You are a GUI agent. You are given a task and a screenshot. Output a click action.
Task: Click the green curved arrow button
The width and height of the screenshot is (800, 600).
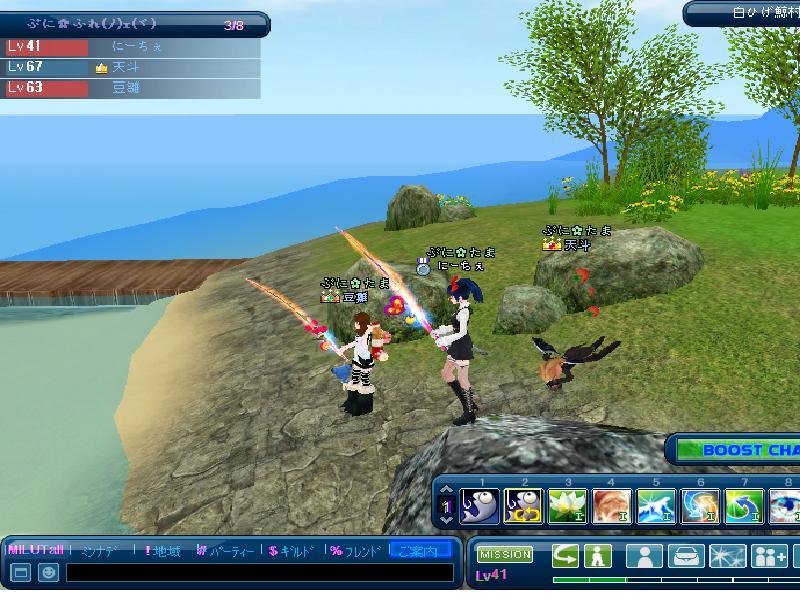pos(566,556)
